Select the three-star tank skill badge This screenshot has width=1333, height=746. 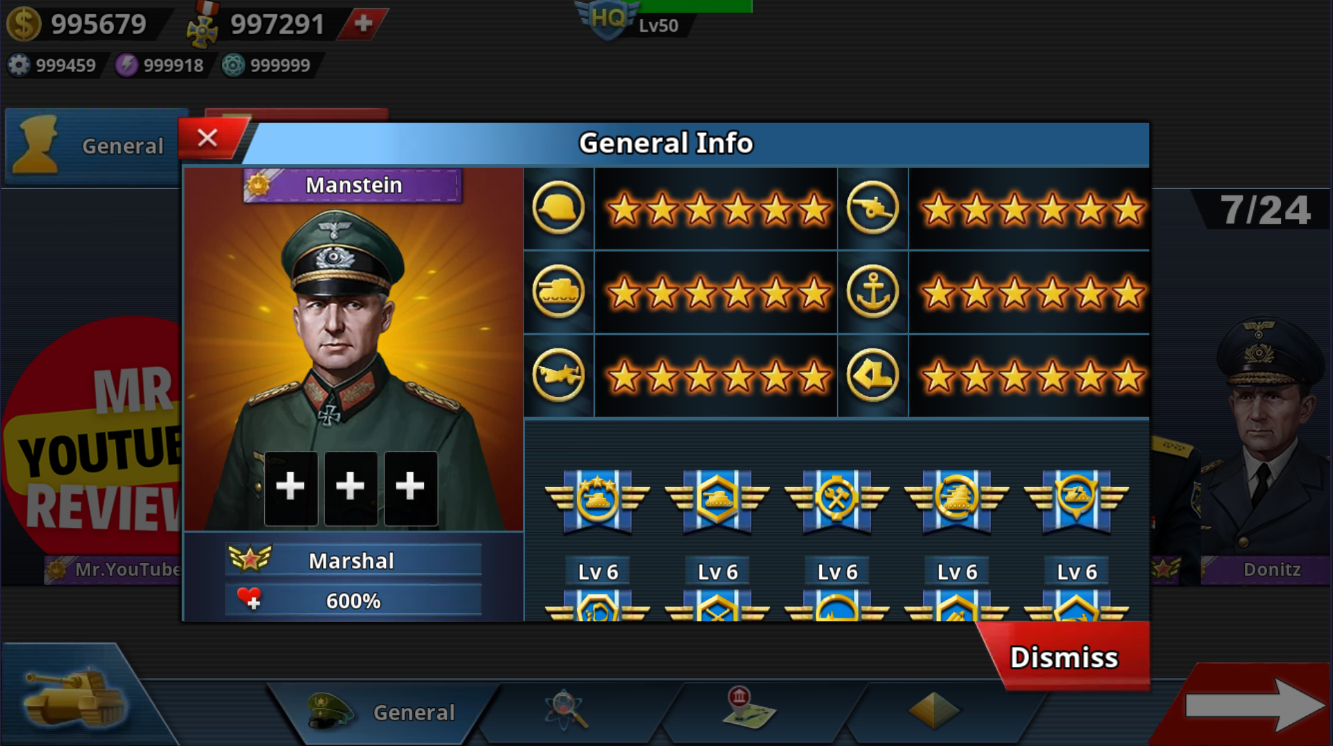[597, 497]
